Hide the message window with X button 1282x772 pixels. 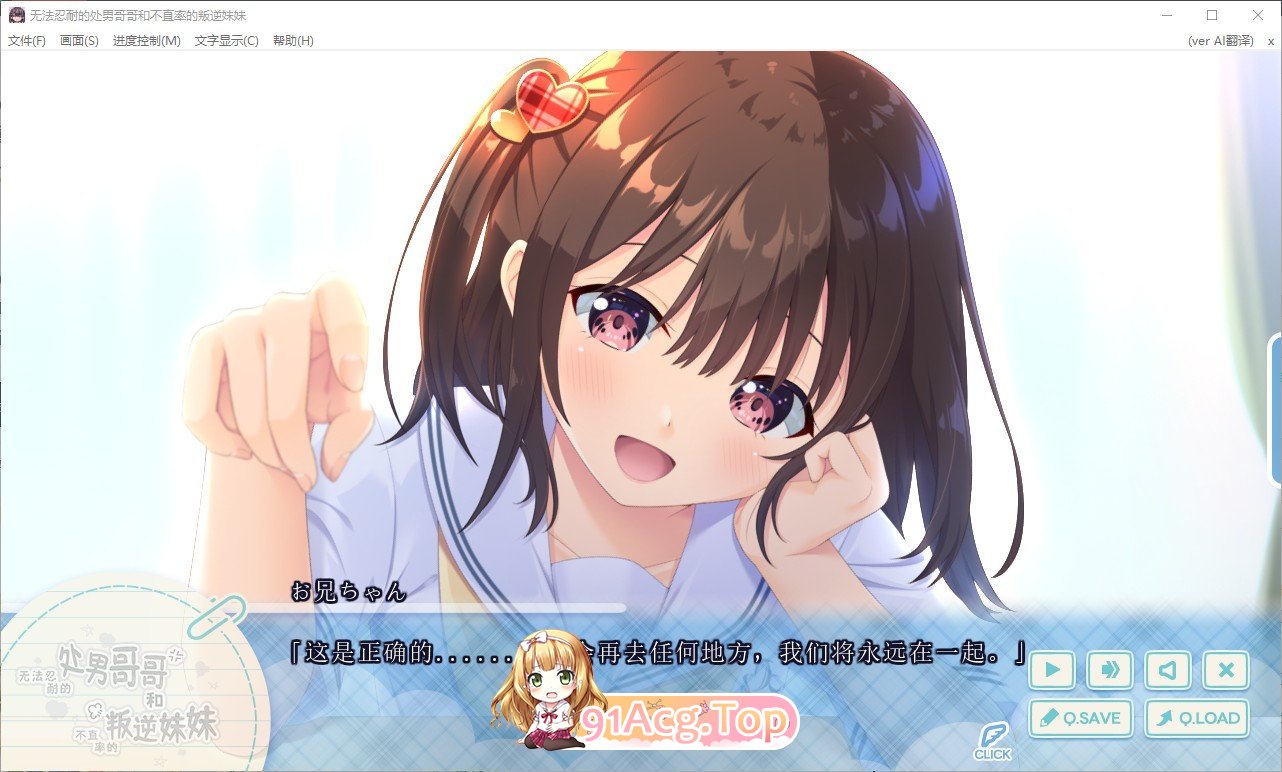click(x=1224, y=670)
